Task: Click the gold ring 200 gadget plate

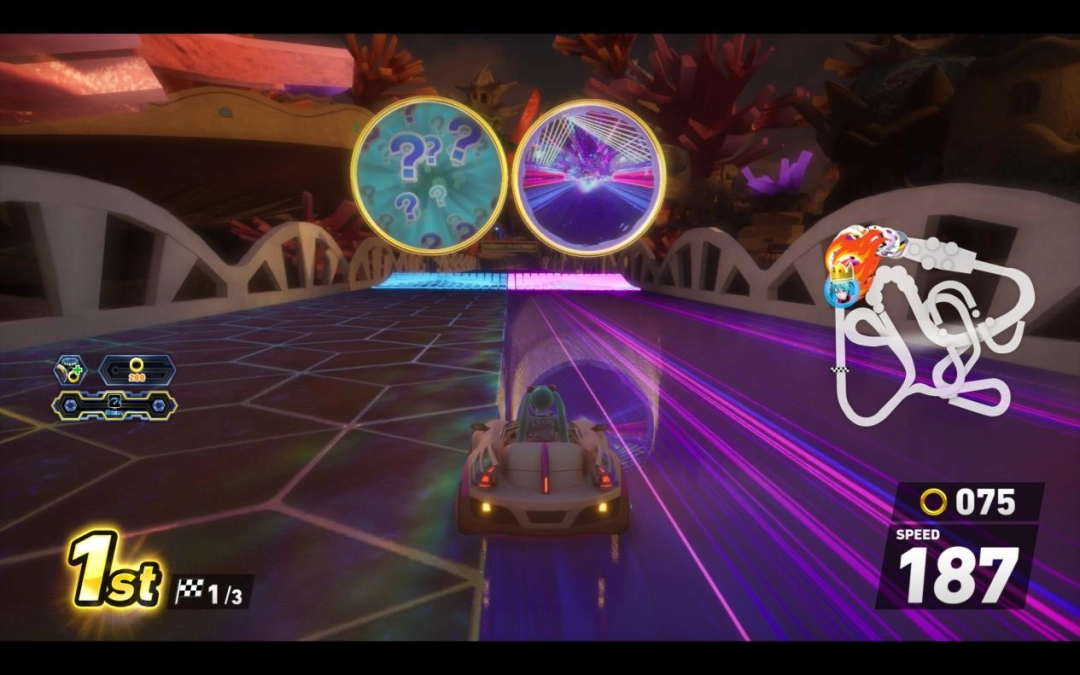Action: coord(137,370)
